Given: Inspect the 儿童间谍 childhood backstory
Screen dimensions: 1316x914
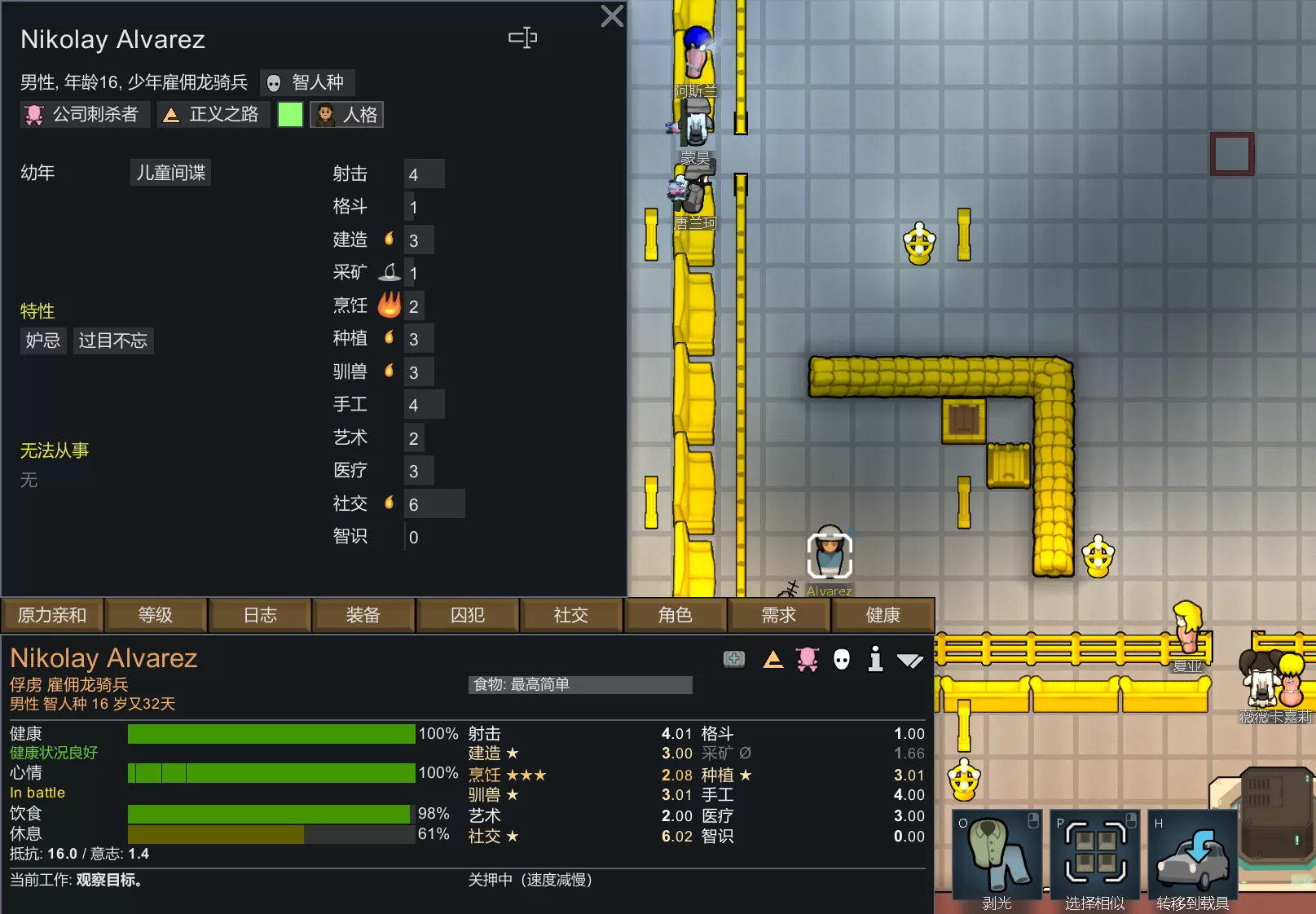Looking at the screenshot, I should coord(170,173).
